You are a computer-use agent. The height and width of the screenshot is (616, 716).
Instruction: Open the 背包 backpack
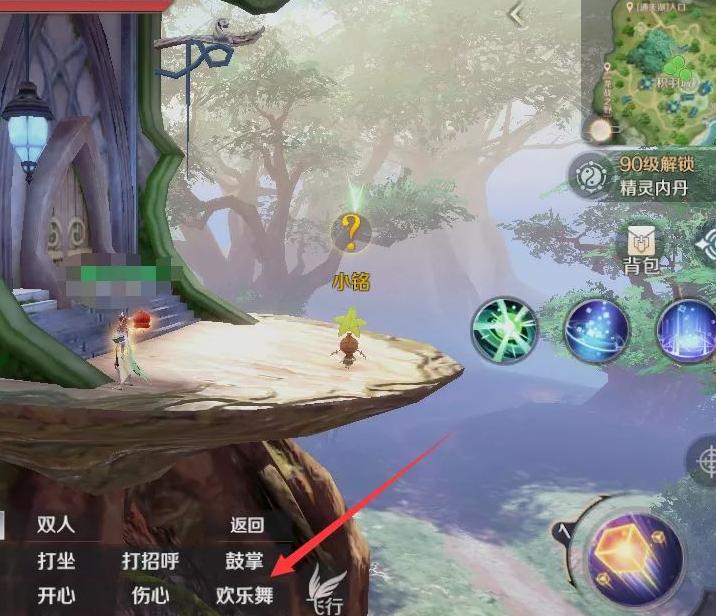(x=640, y=248)
